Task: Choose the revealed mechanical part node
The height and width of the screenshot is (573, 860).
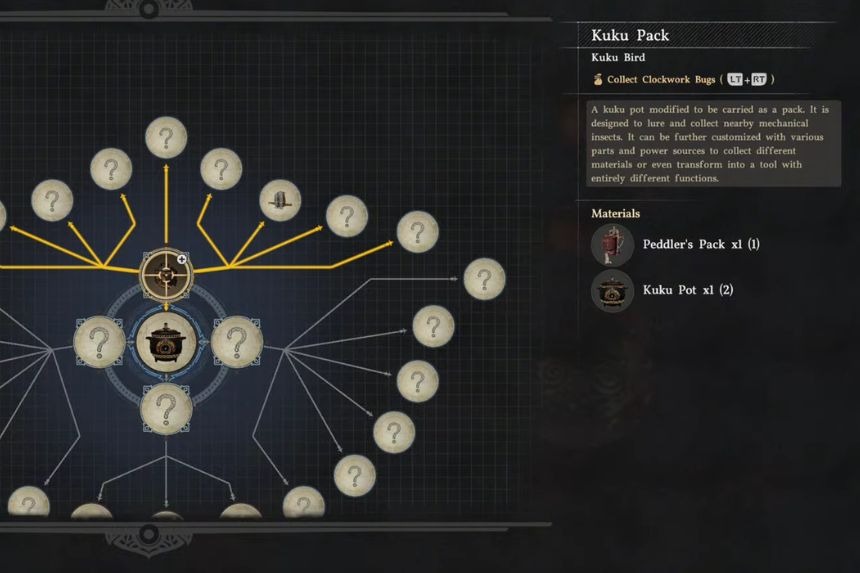Action: (x=281, y=201)
